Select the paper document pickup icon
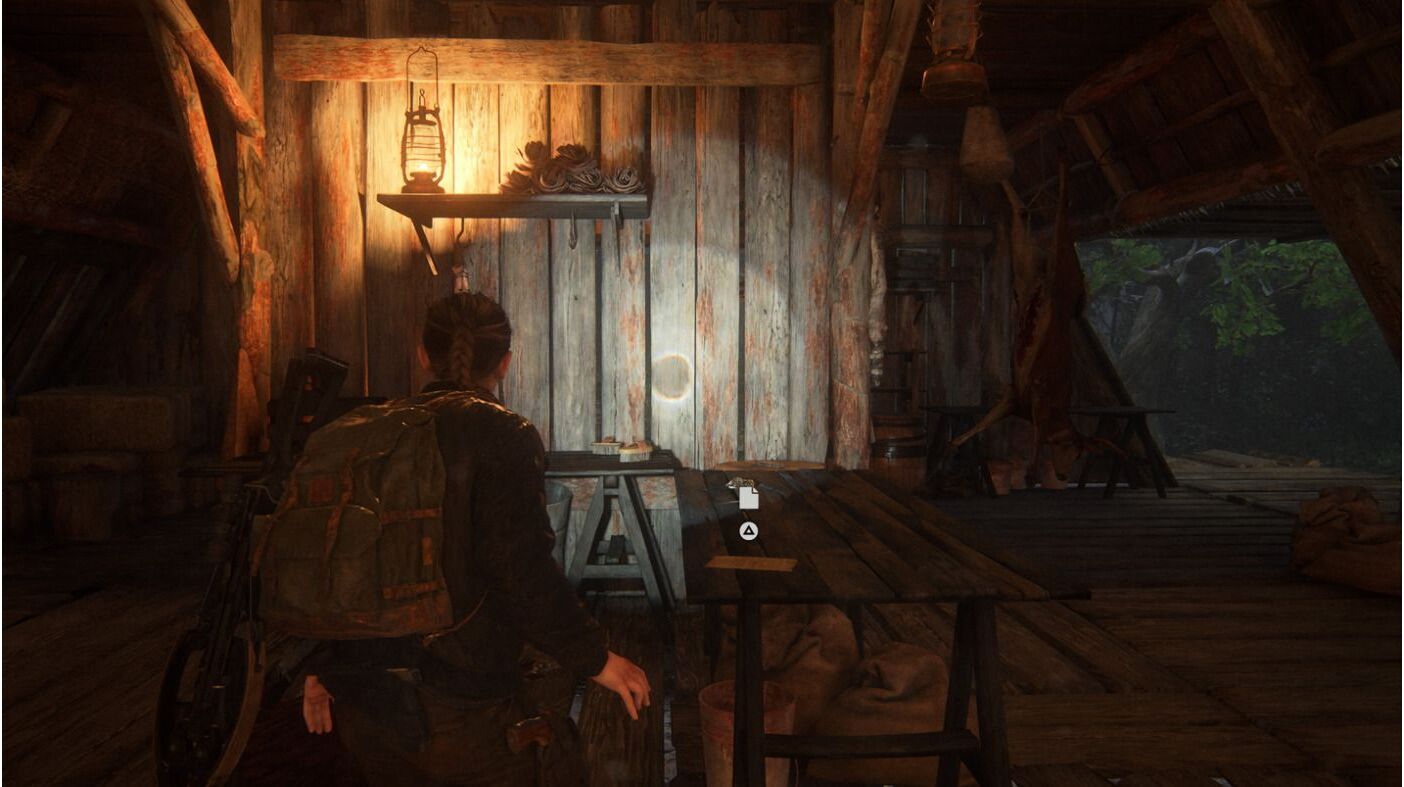 748,497
